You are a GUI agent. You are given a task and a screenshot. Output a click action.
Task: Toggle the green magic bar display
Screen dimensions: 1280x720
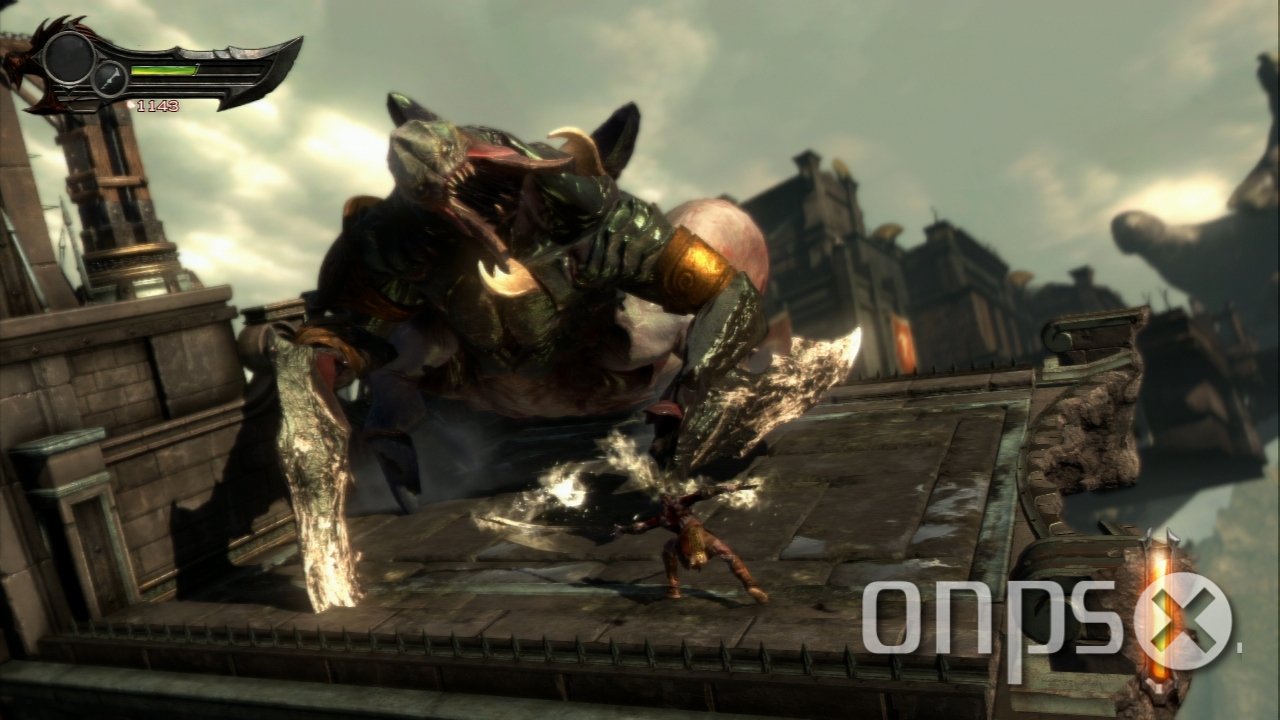point(165,70)
